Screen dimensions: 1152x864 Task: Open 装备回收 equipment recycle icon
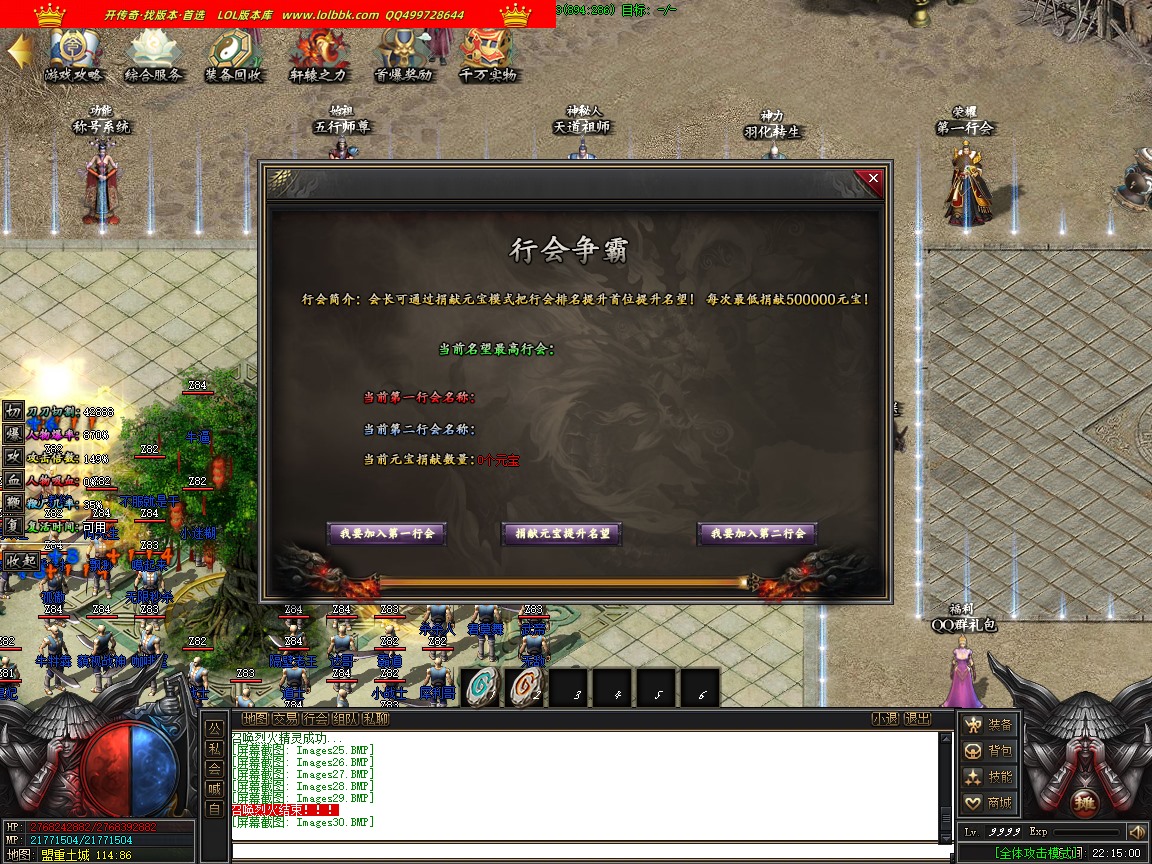pos(233,53)
